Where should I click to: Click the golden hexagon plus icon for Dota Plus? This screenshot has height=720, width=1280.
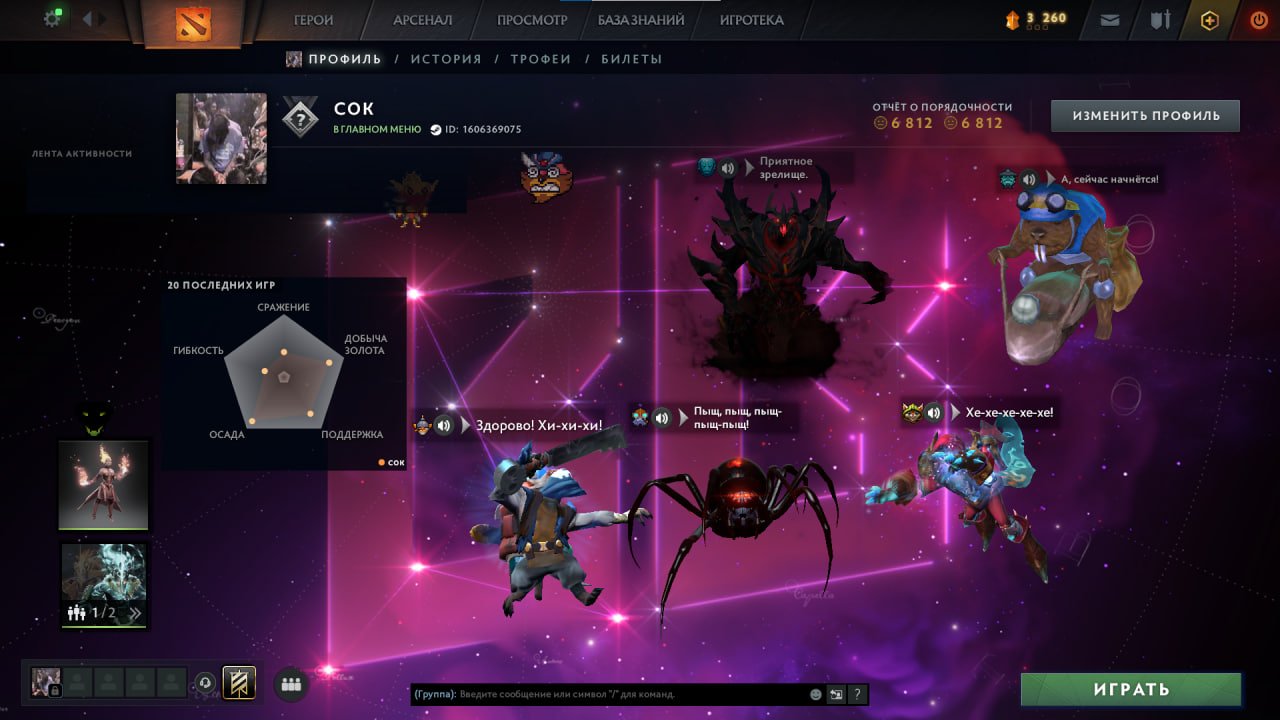1211,19
